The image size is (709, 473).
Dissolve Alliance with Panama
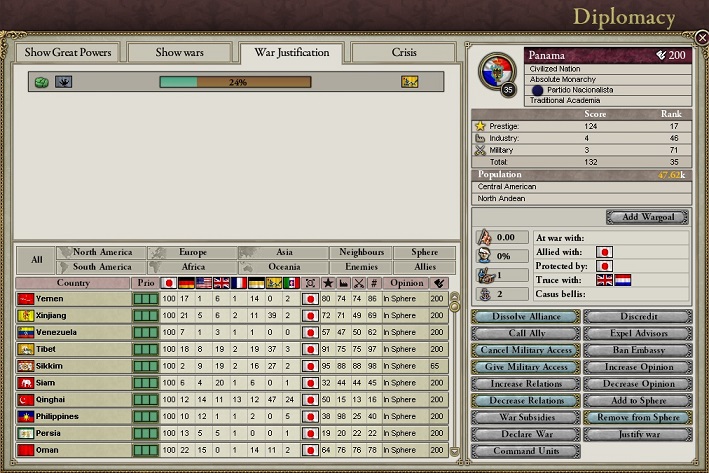point(526,316)
